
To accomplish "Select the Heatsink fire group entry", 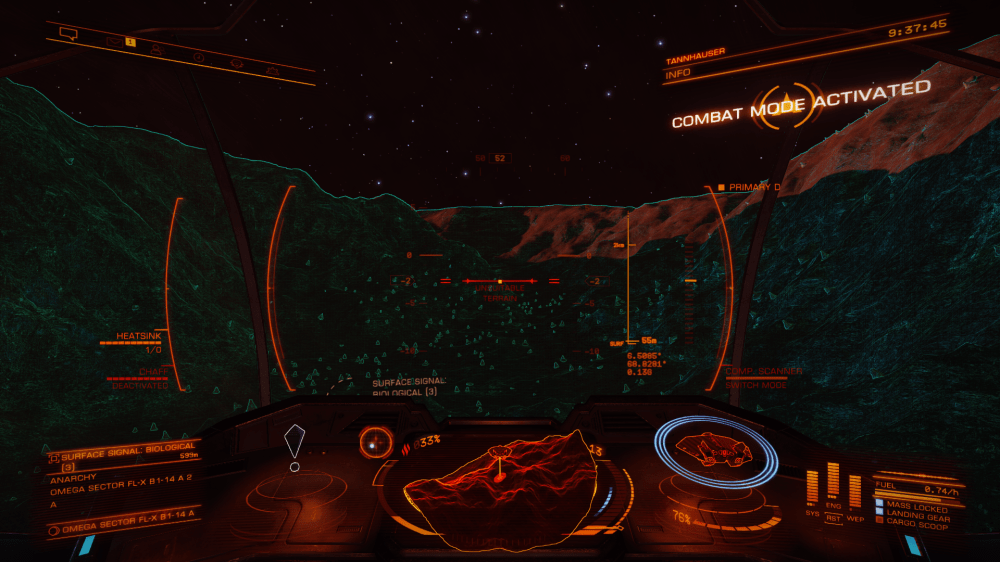I will 137,337.
